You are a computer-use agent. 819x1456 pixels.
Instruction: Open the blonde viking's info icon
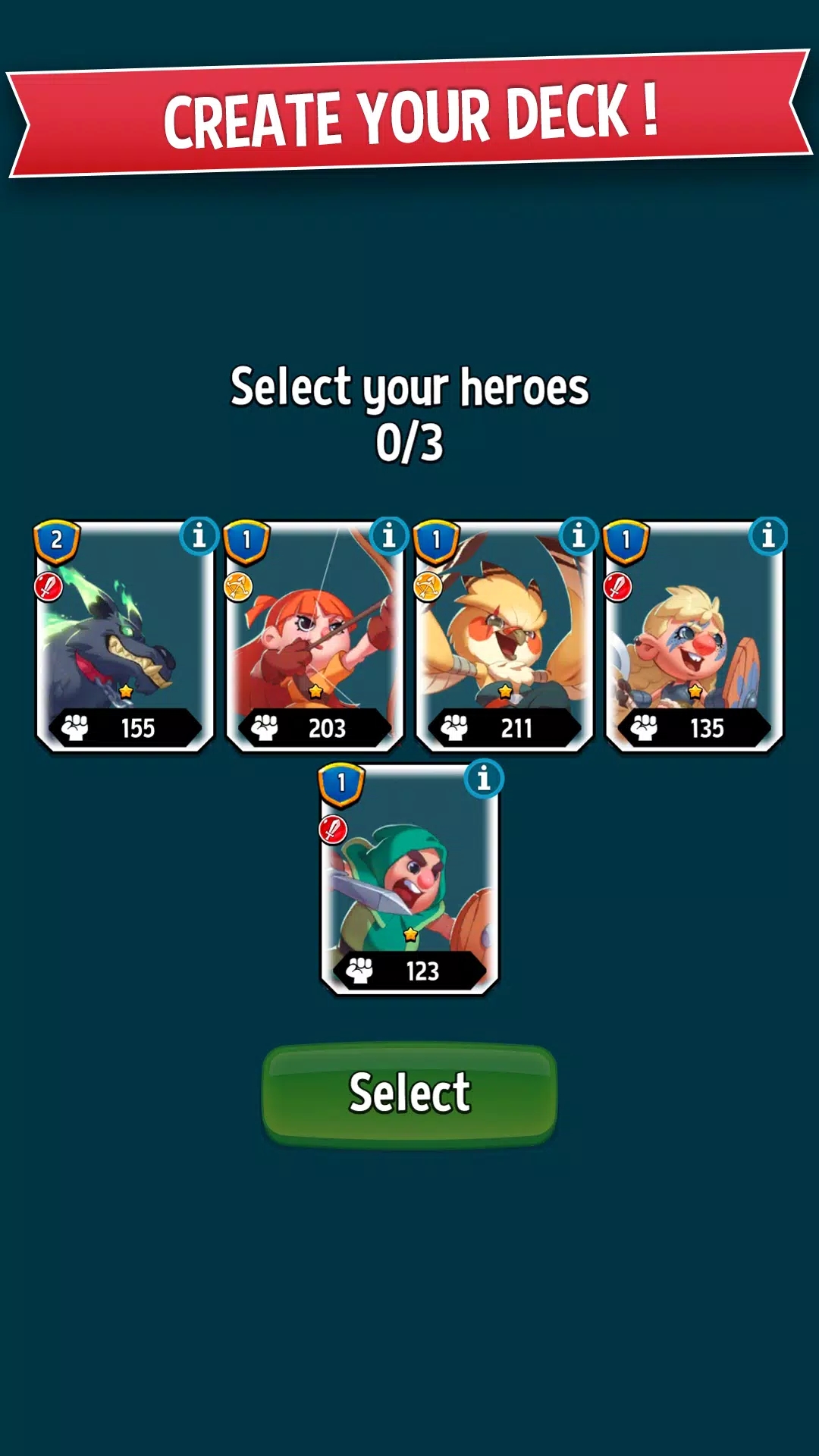768,536
